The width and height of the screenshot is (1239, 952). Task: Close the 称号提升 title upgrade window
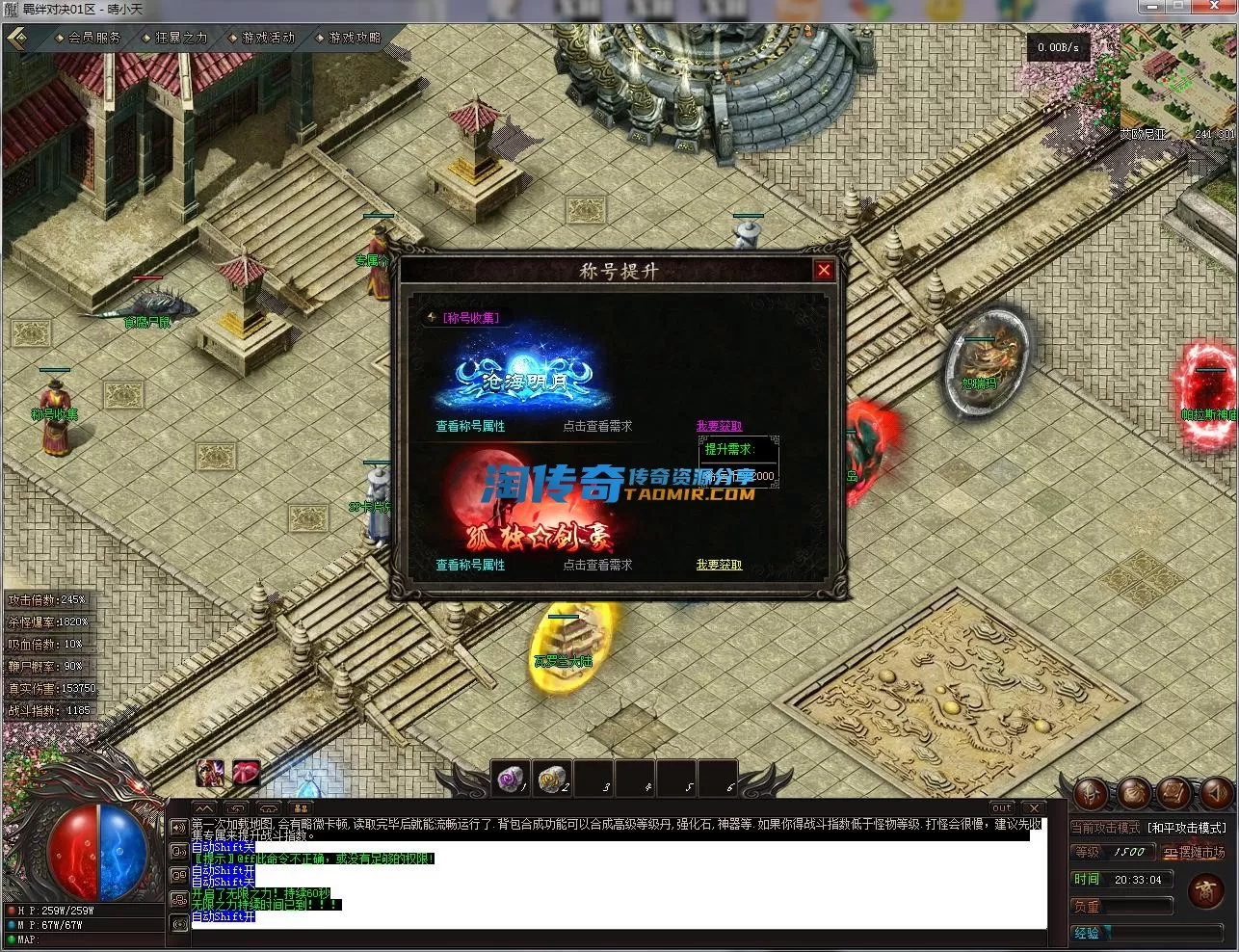tap(824, 271)
